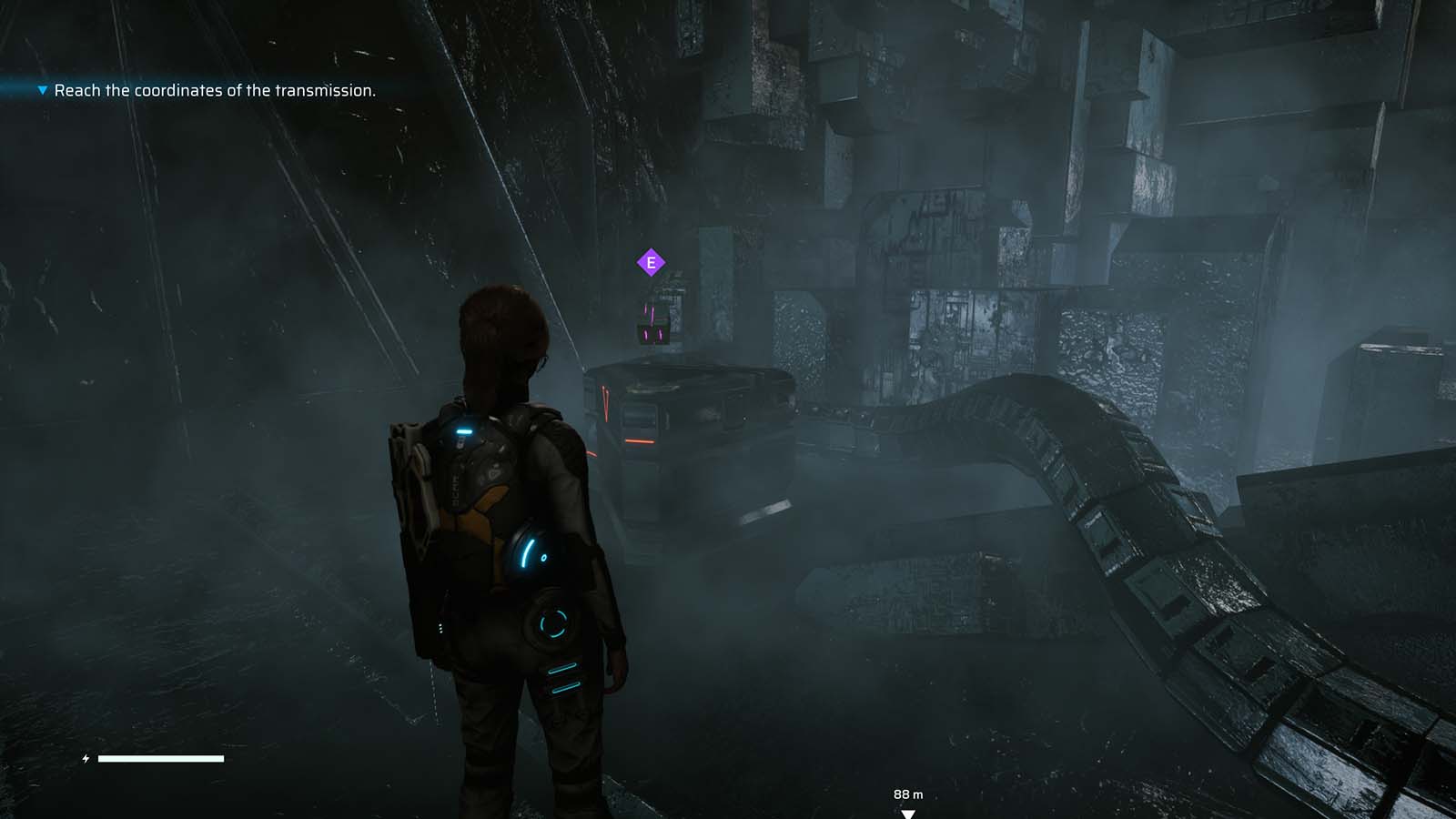Toggle the E interaction prompt on the container

(652, 261)
